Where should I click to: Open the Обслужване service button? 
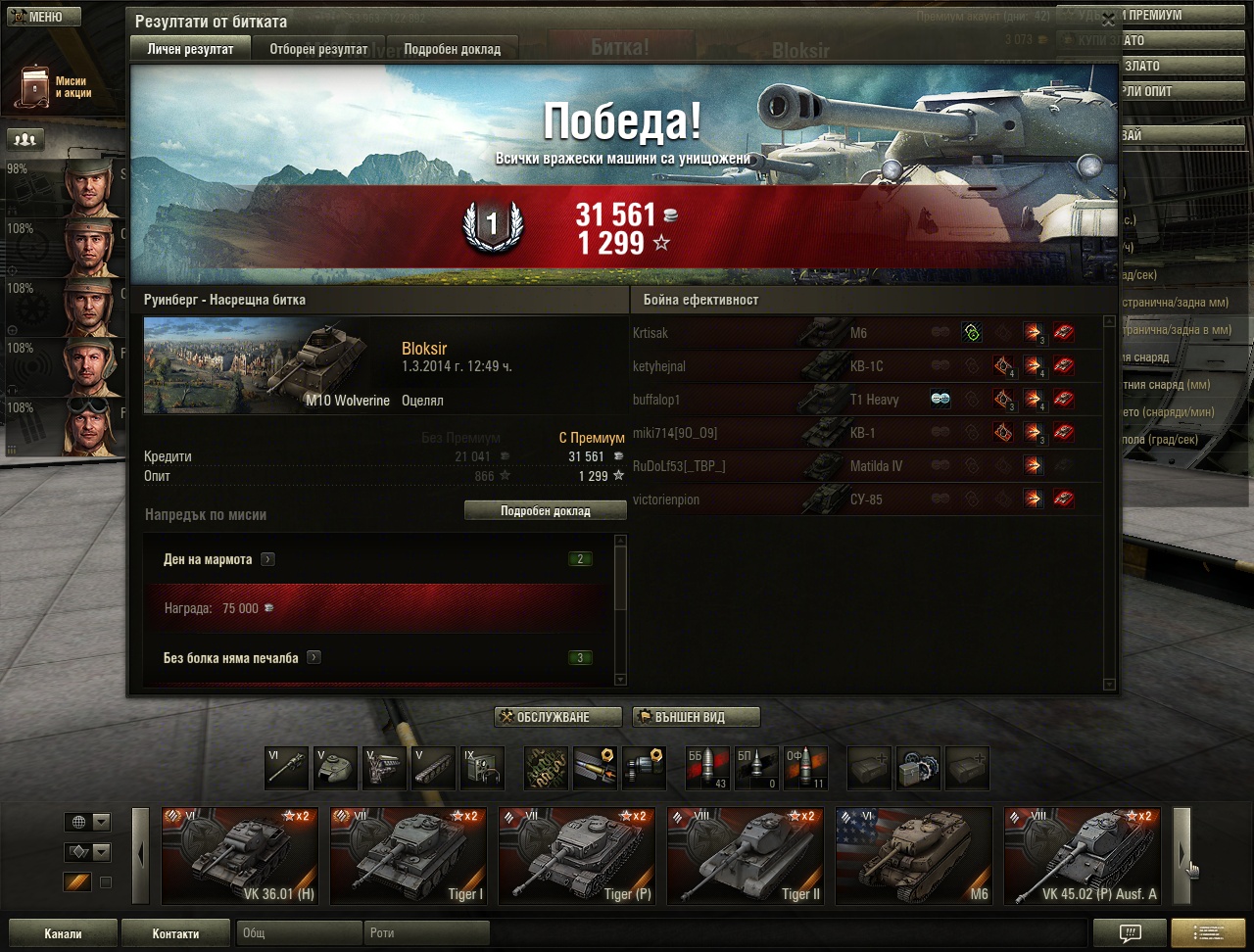click(557, 717)
